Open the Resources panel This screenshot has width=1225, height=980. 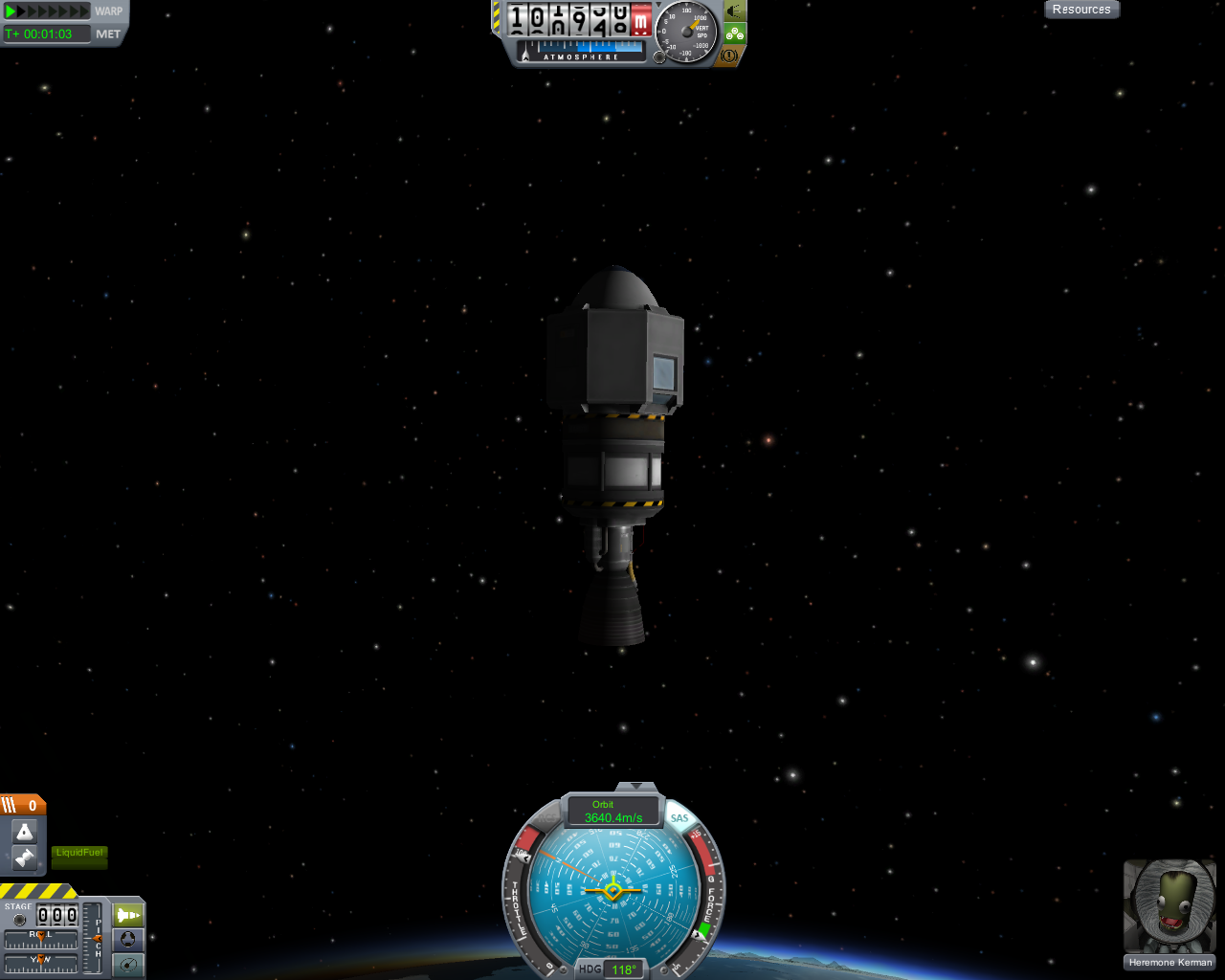(x=1081, y=10)
